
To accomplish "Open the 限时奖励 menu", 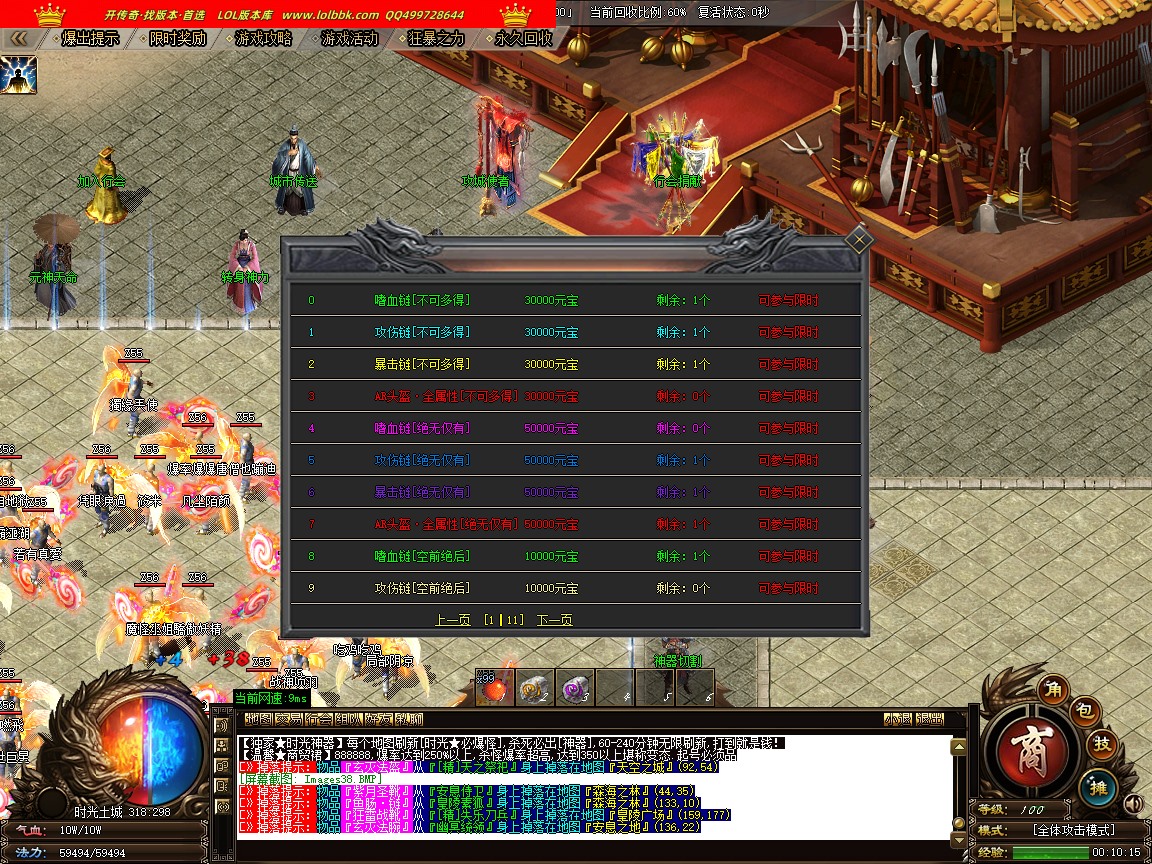I will (177, 39).
